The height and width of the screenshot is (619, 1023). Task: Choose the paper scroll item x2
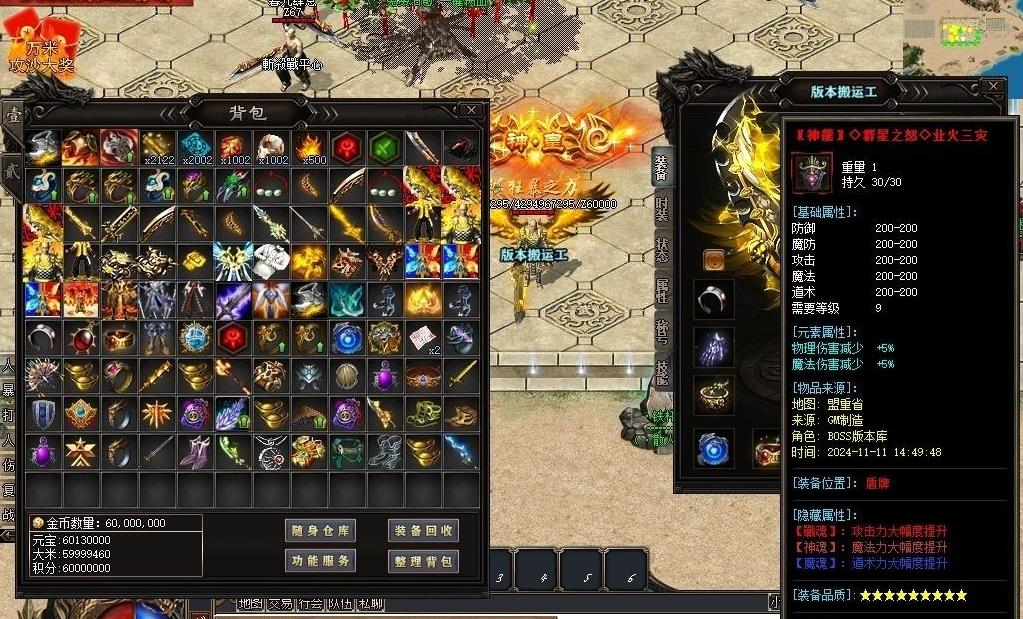click(422, 338)
